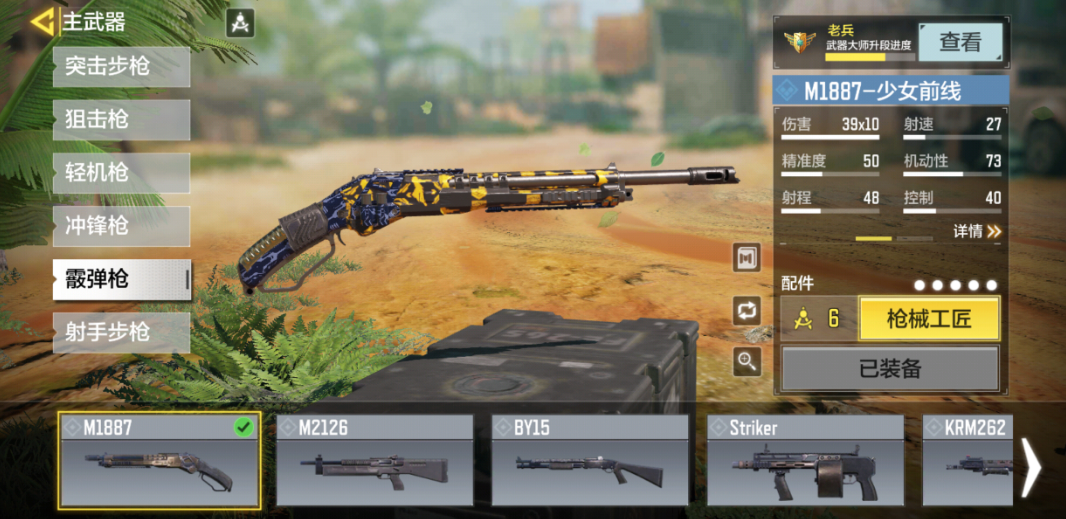Click the 已装备 button
Image resolution: width=1066 pixels, height=519 pixels.
[890, 368]
